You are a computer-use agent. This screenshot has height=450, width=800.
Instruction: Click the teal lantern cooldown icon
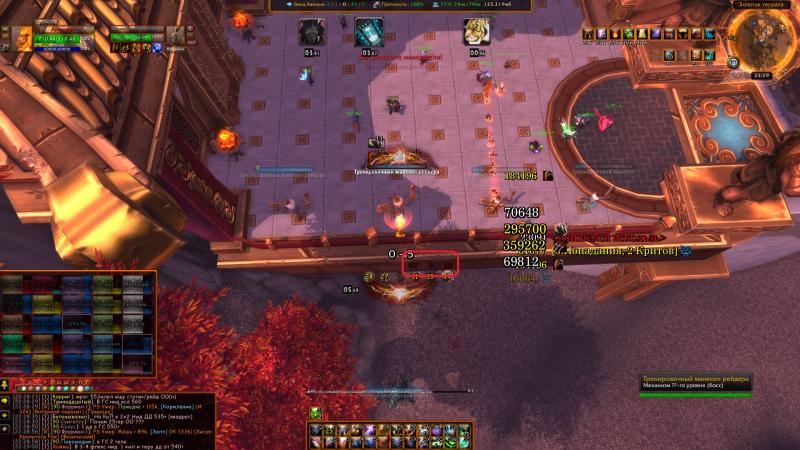[369, 32]
